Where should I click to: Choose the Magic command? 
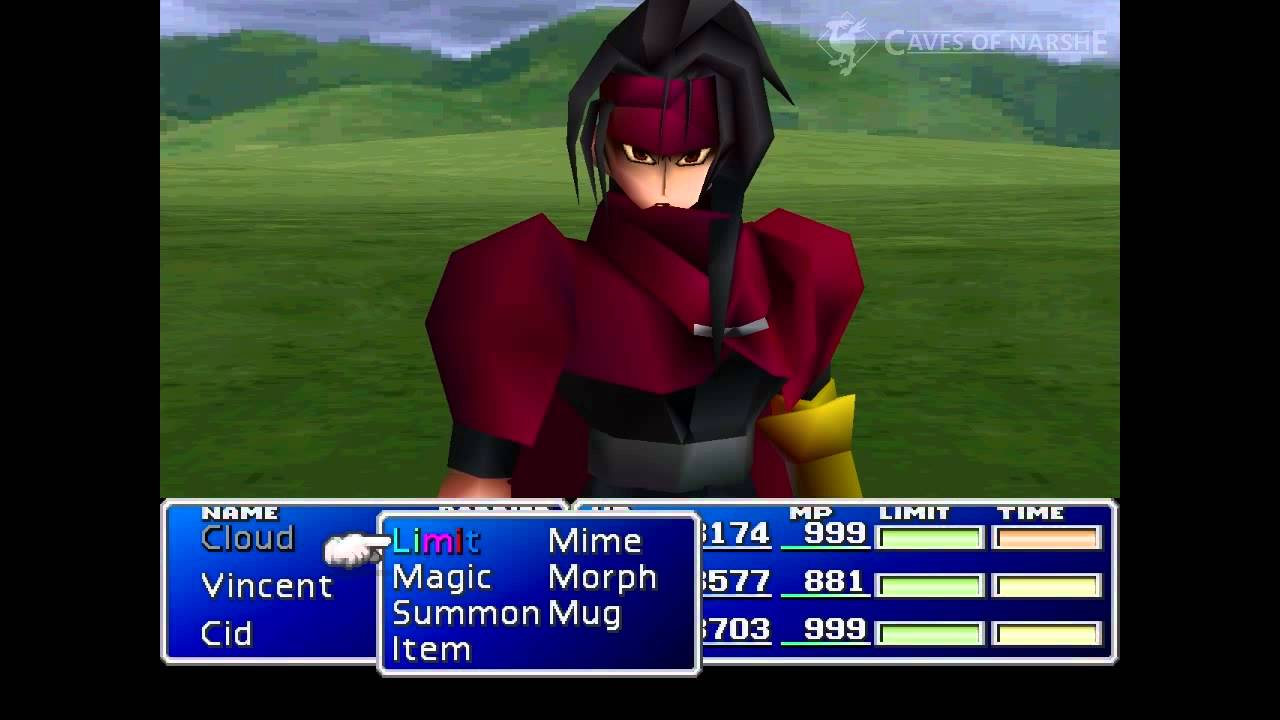pos(441,577)
